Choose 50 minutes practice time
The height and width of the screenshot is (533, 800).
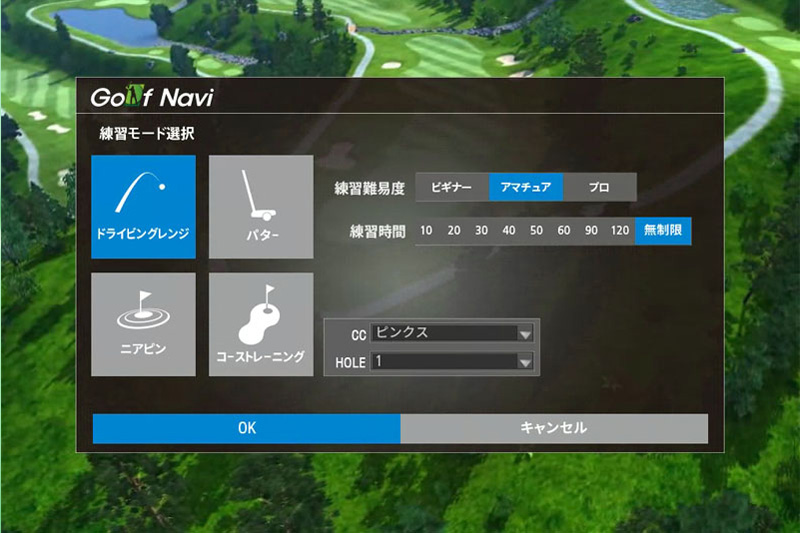[x=536, y=231]
